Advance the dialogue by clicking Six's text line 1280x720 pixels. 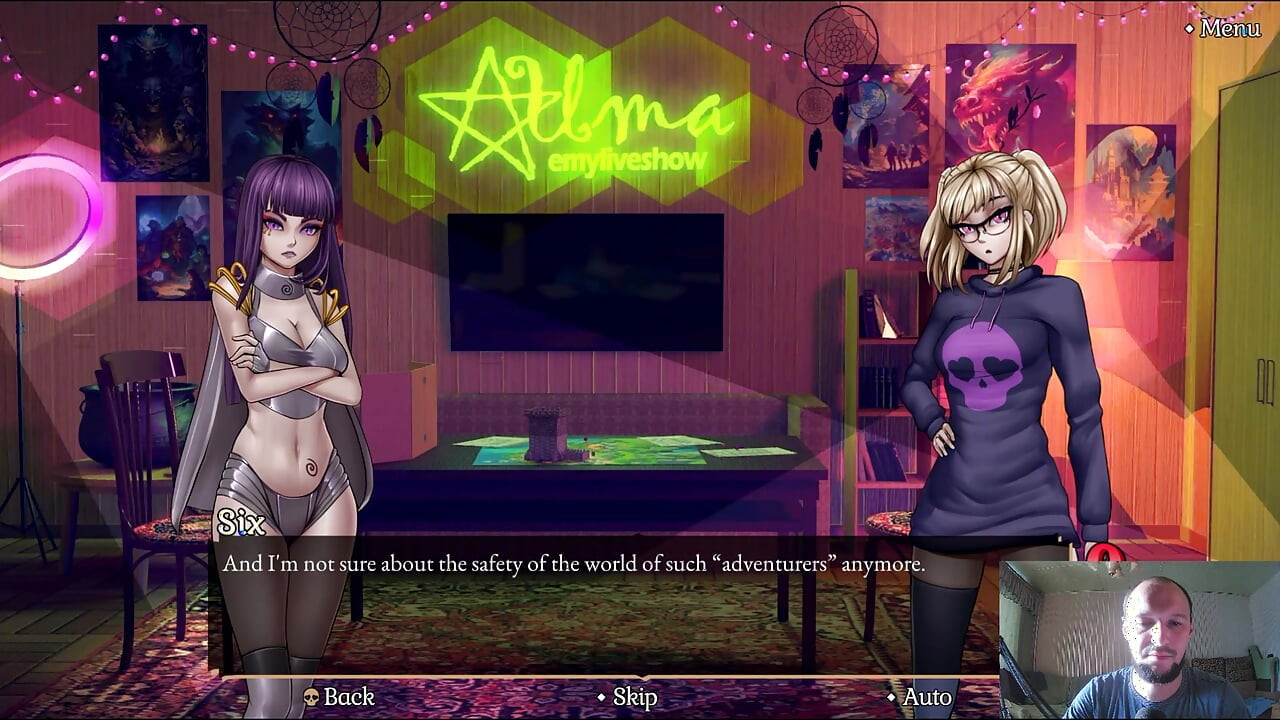573,565
